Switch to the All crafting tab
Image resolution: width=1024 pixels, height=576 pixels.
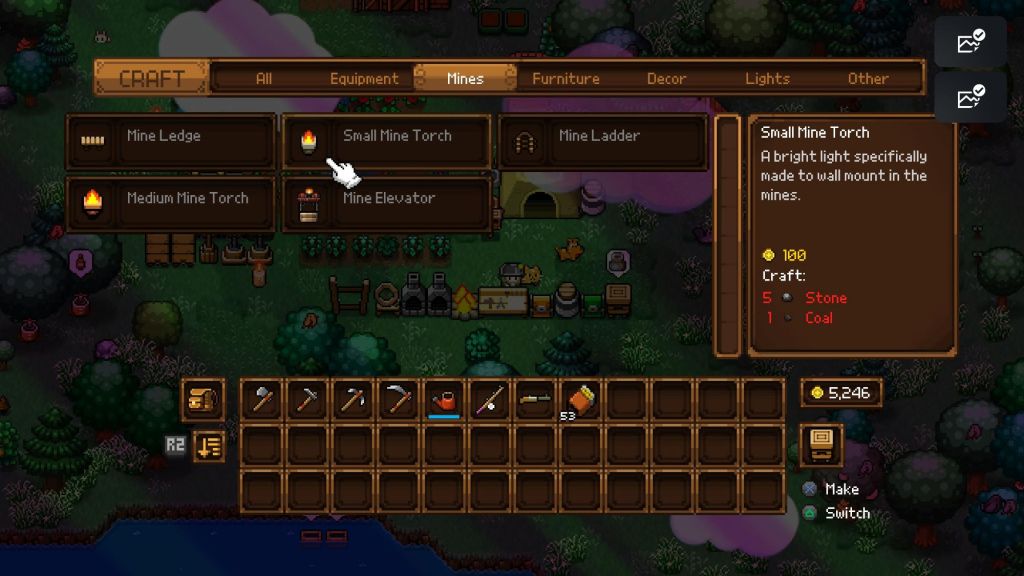point(264,79)
